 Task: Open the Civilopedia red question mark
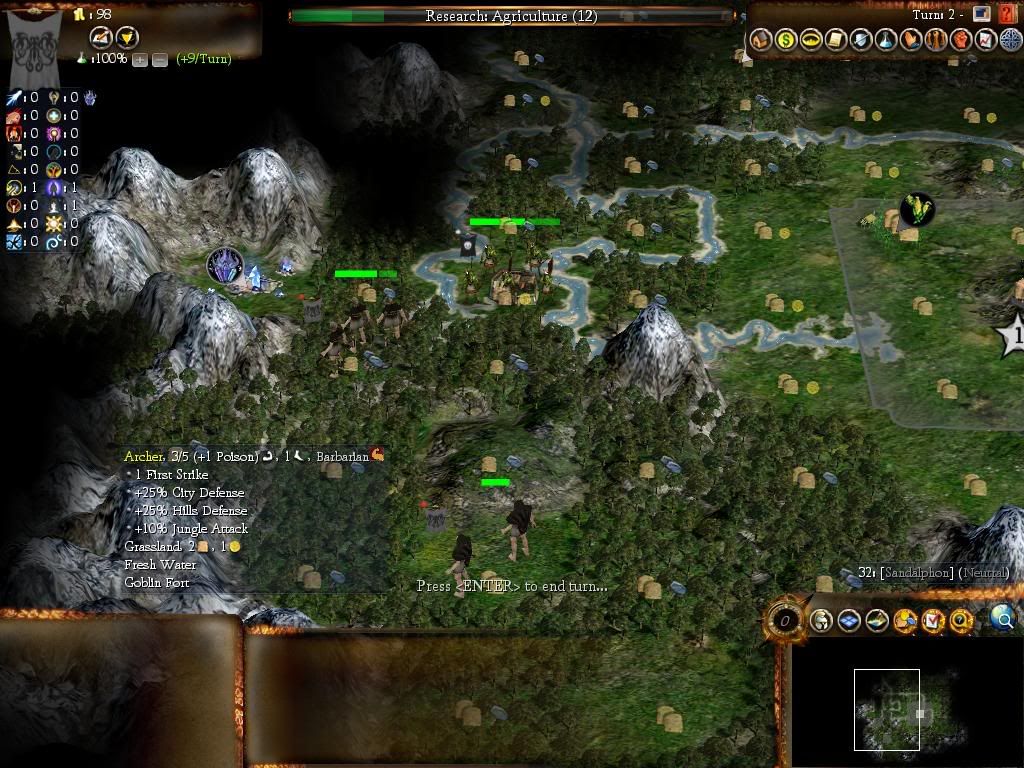tap(1006, 14)
